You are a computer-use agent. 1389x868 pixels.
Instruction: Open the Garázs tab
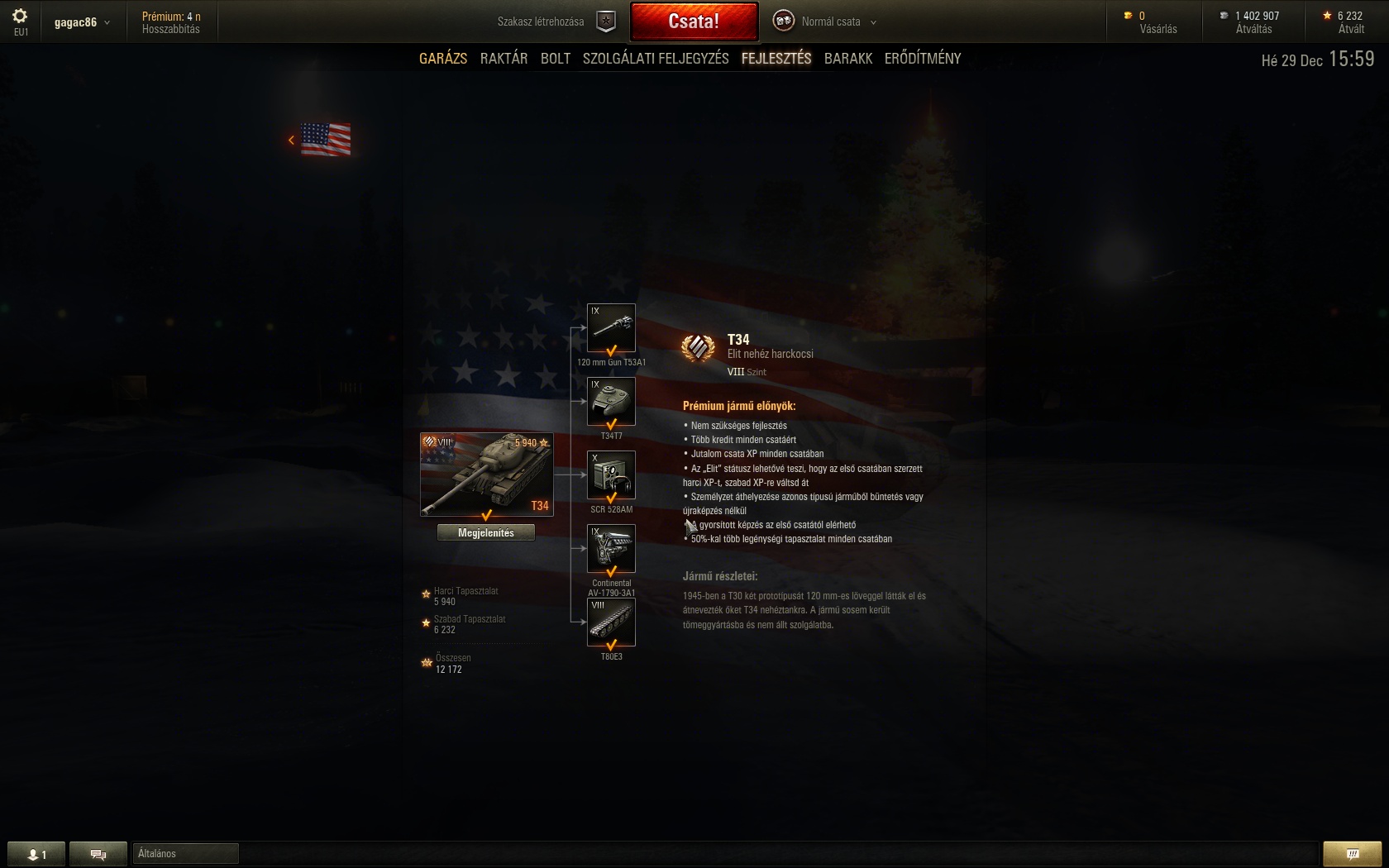443,59
